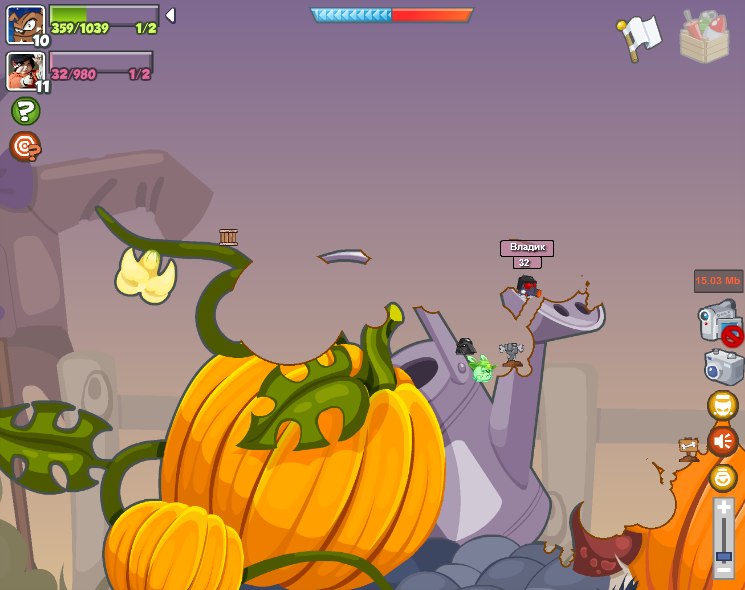
Task: Click the white surrender flag
Action: pos(638,37)
